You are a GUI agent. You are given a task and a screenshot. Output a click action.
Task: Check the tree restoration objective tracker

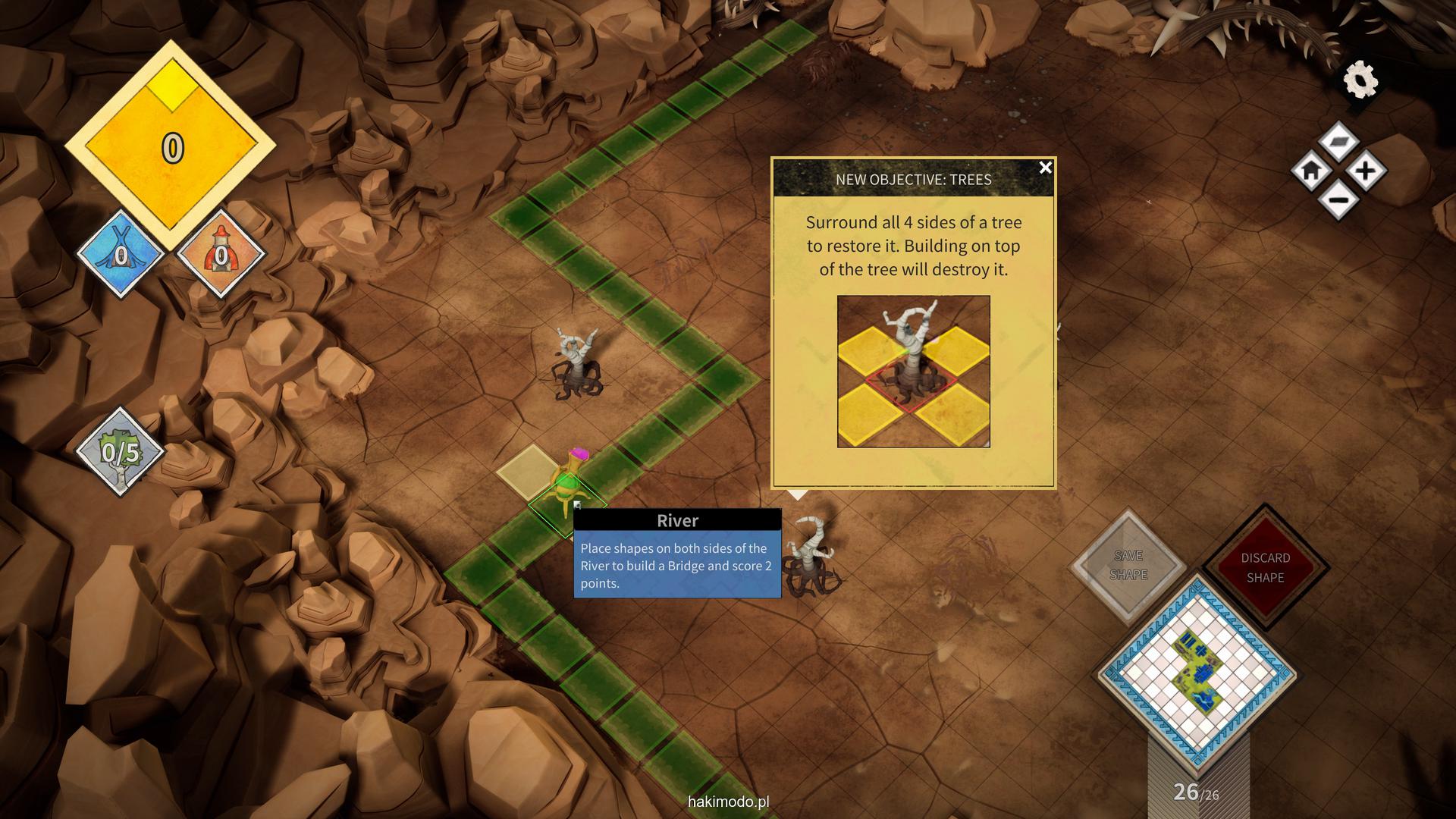pyautogui.click(x=121, y=453)
